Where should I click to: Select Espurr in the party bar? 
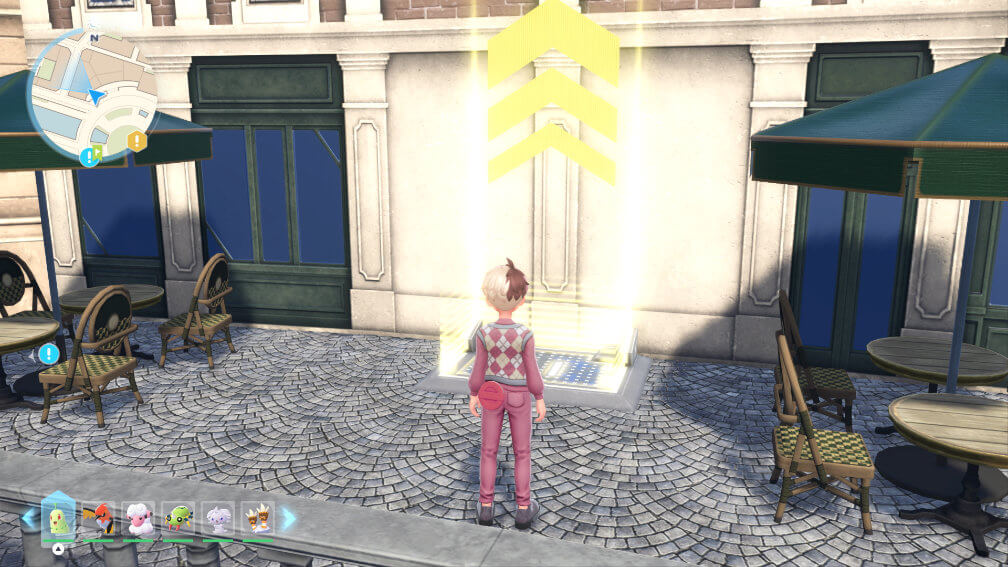pos(218,519)
